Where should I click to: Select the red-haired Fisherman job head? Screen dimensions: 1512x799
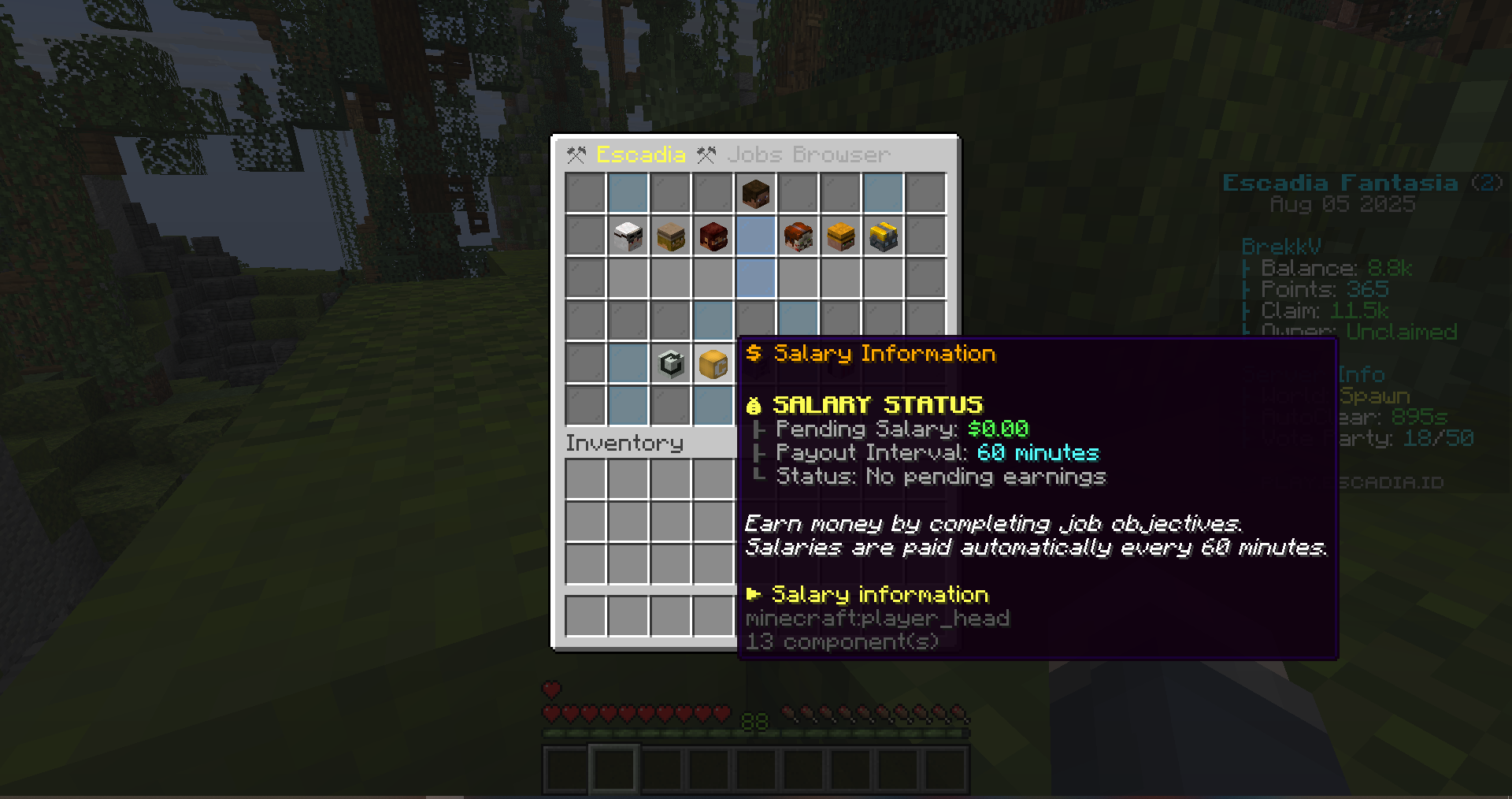798,236
